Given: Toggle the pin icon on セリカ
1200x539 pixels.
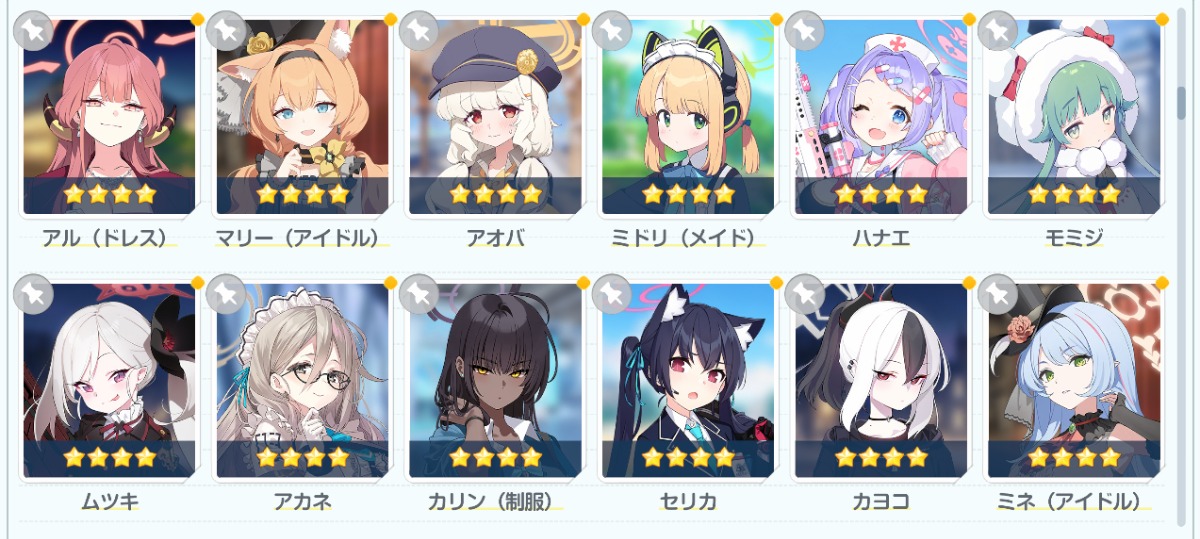Looking at the screenshot, I should [x=612, y=293].
